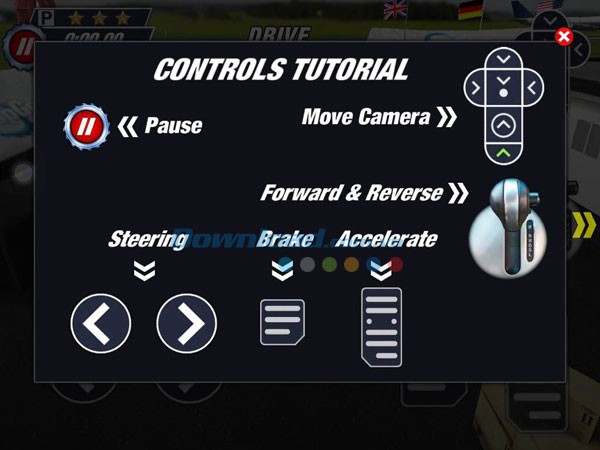Step on the accelerate pedal

381,326
